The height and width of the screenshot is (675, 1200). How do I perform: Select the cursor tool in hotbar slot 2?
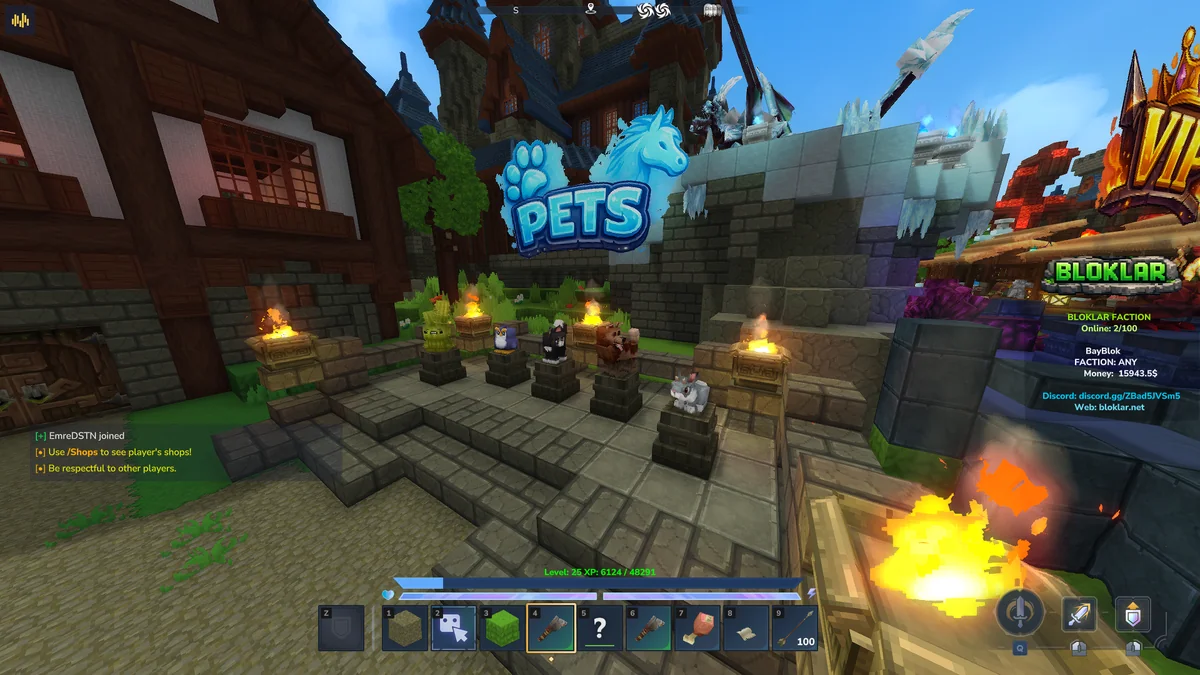click(453, 628)
